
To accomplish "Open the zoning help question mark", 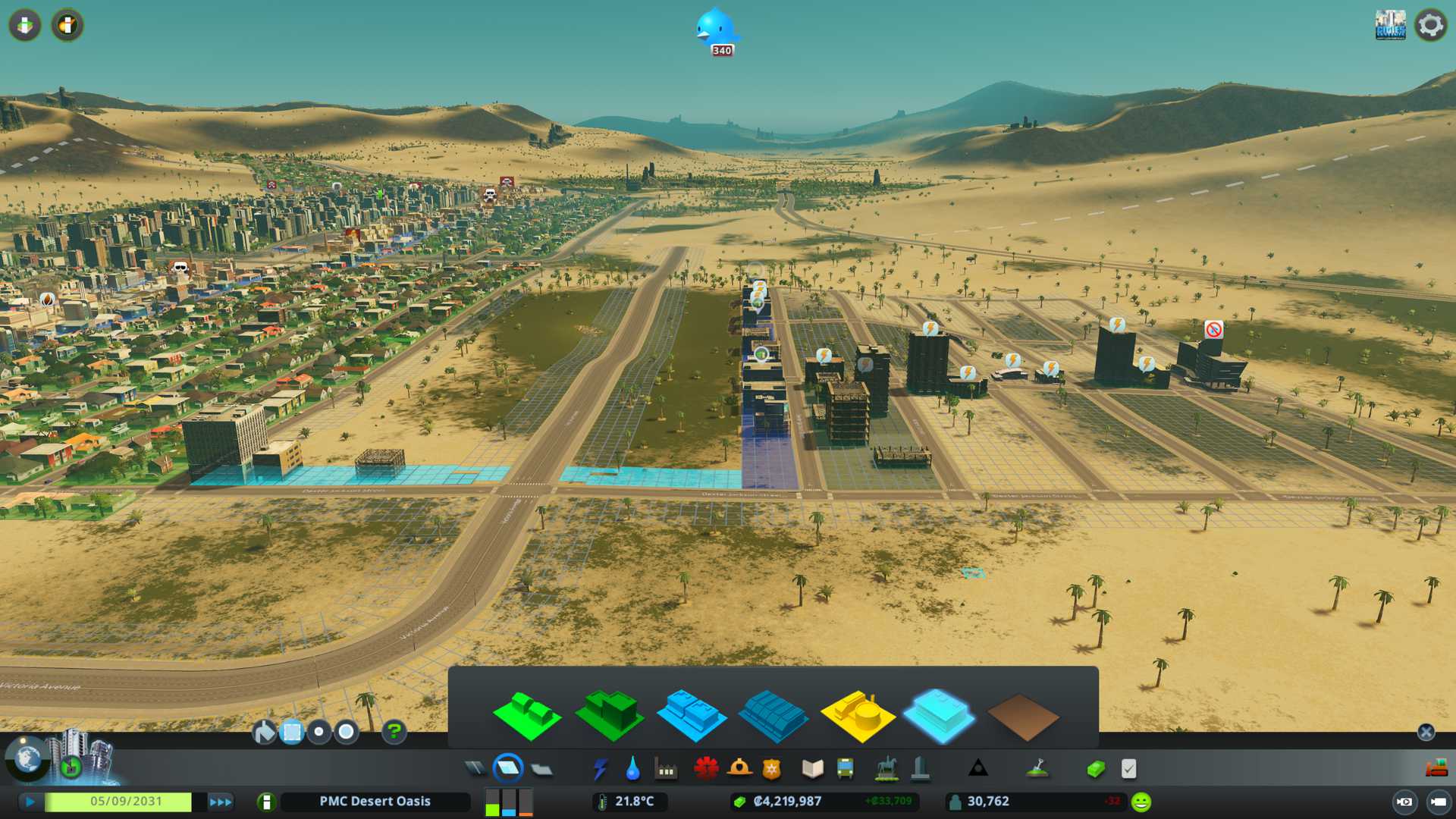I will coord(394,732).
